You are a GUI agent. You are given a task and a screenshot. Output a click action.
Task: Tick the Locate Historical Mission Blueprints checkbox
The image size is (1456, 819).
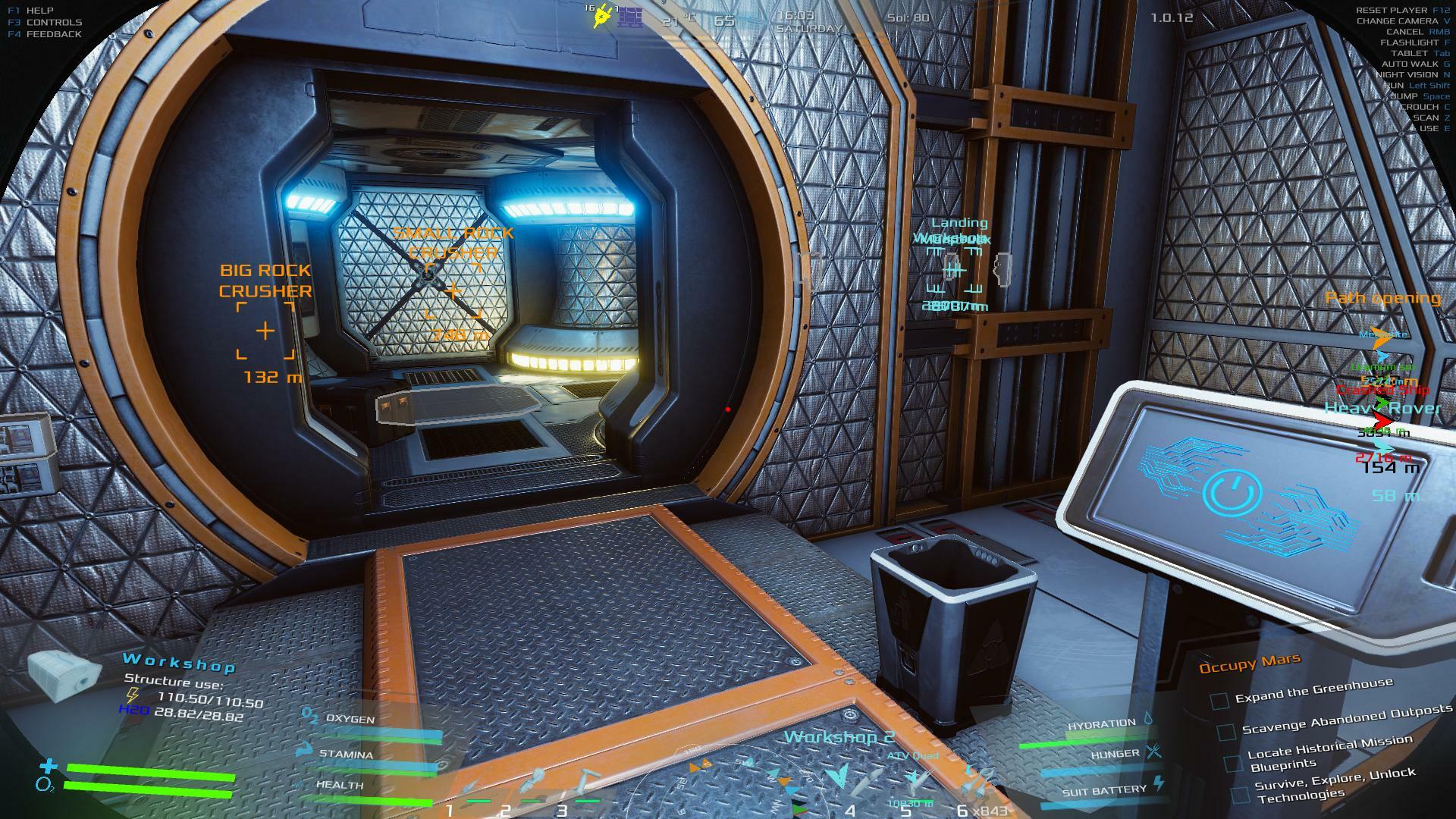point(1234,762)
